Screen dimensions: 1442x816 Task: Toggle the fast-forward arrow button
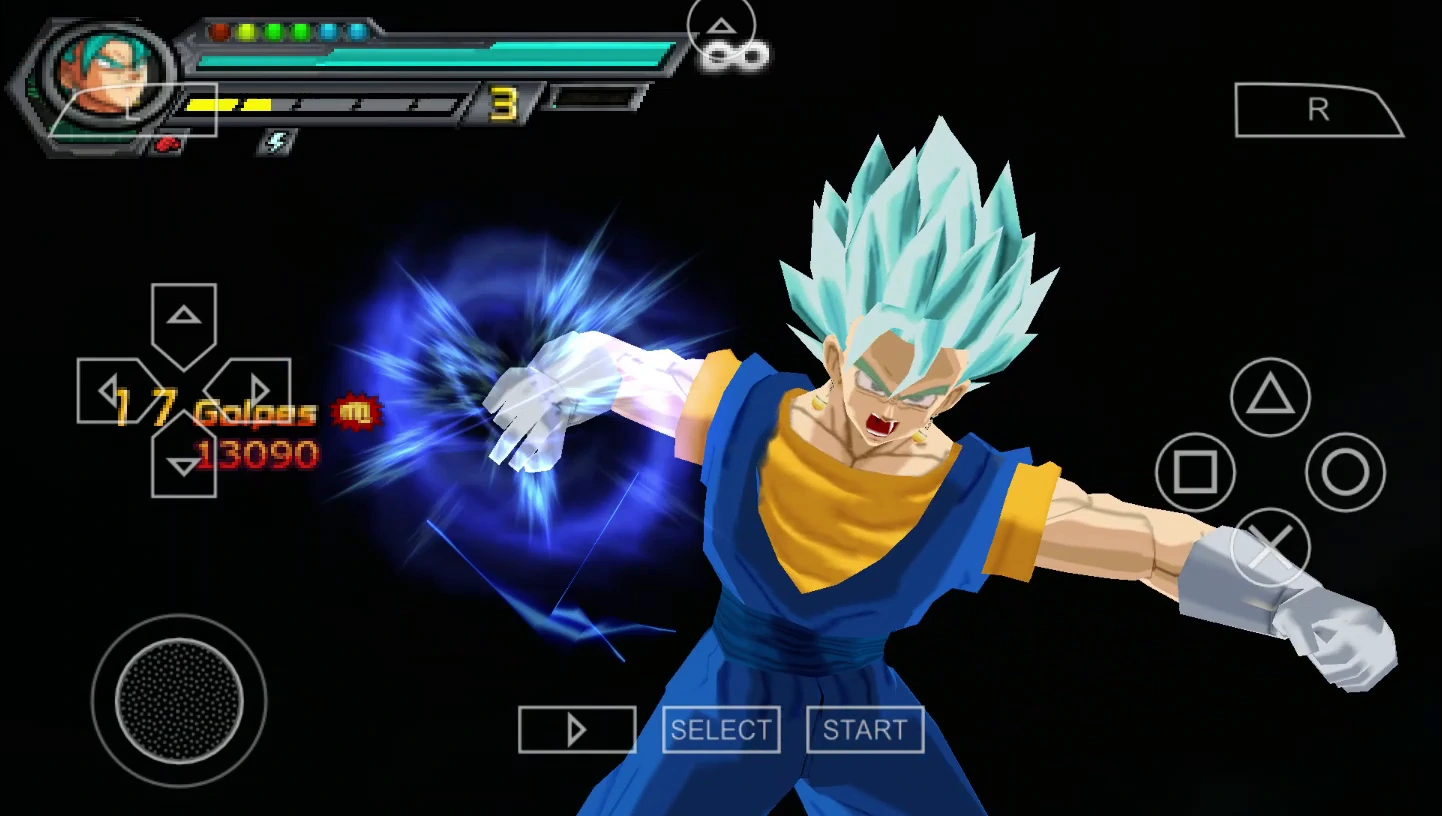(x=577, y=730)
